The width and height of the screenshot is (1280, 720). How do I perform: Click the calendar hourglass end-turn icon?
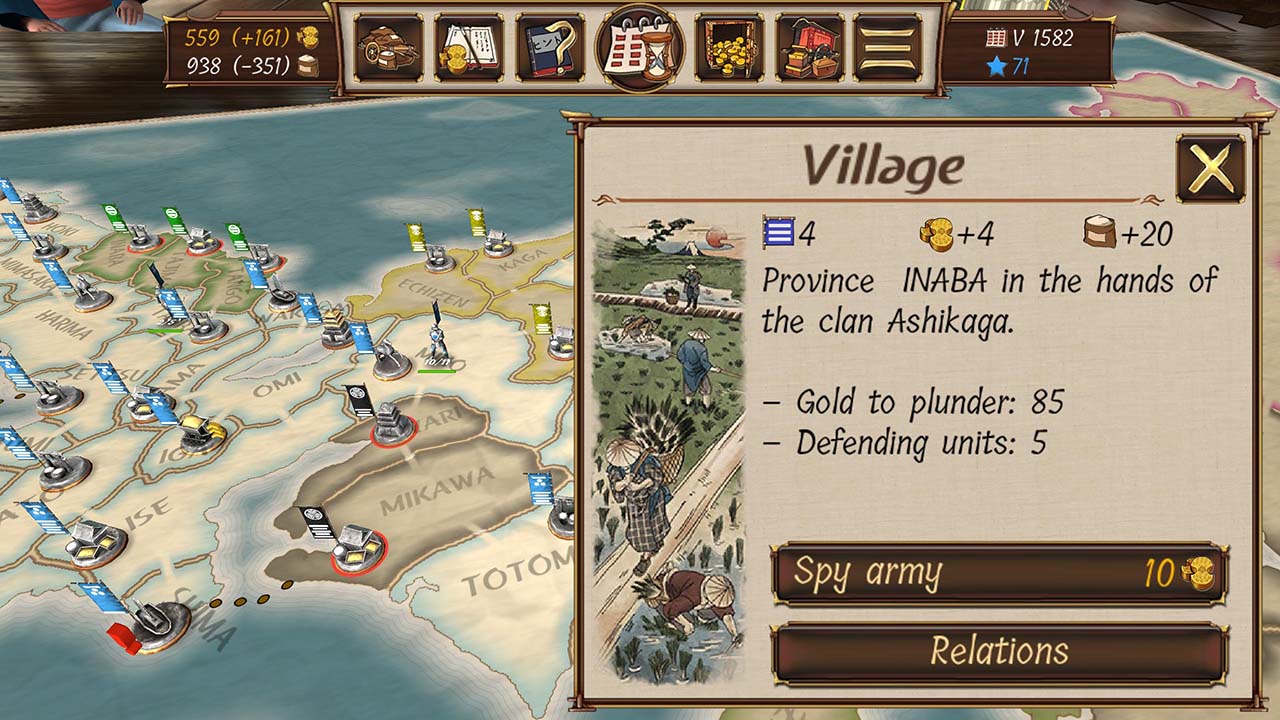640,45
